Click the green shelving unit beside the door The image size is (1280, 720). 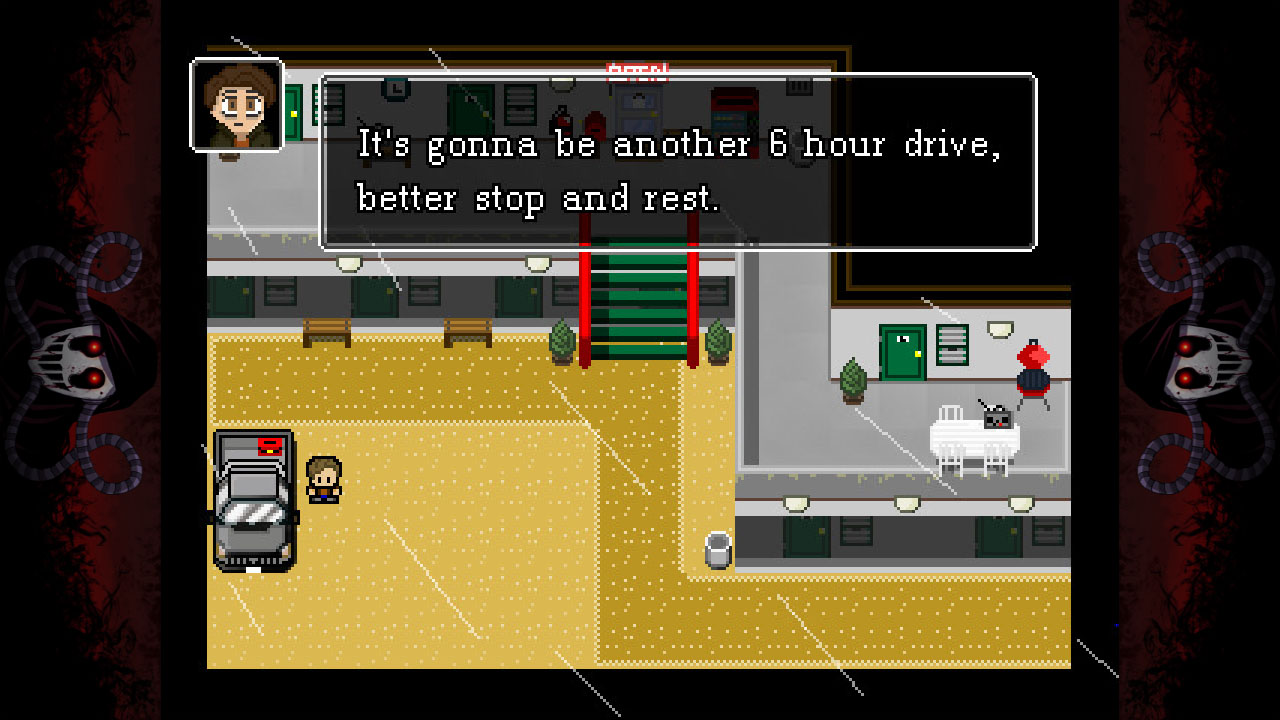[951, 345]
